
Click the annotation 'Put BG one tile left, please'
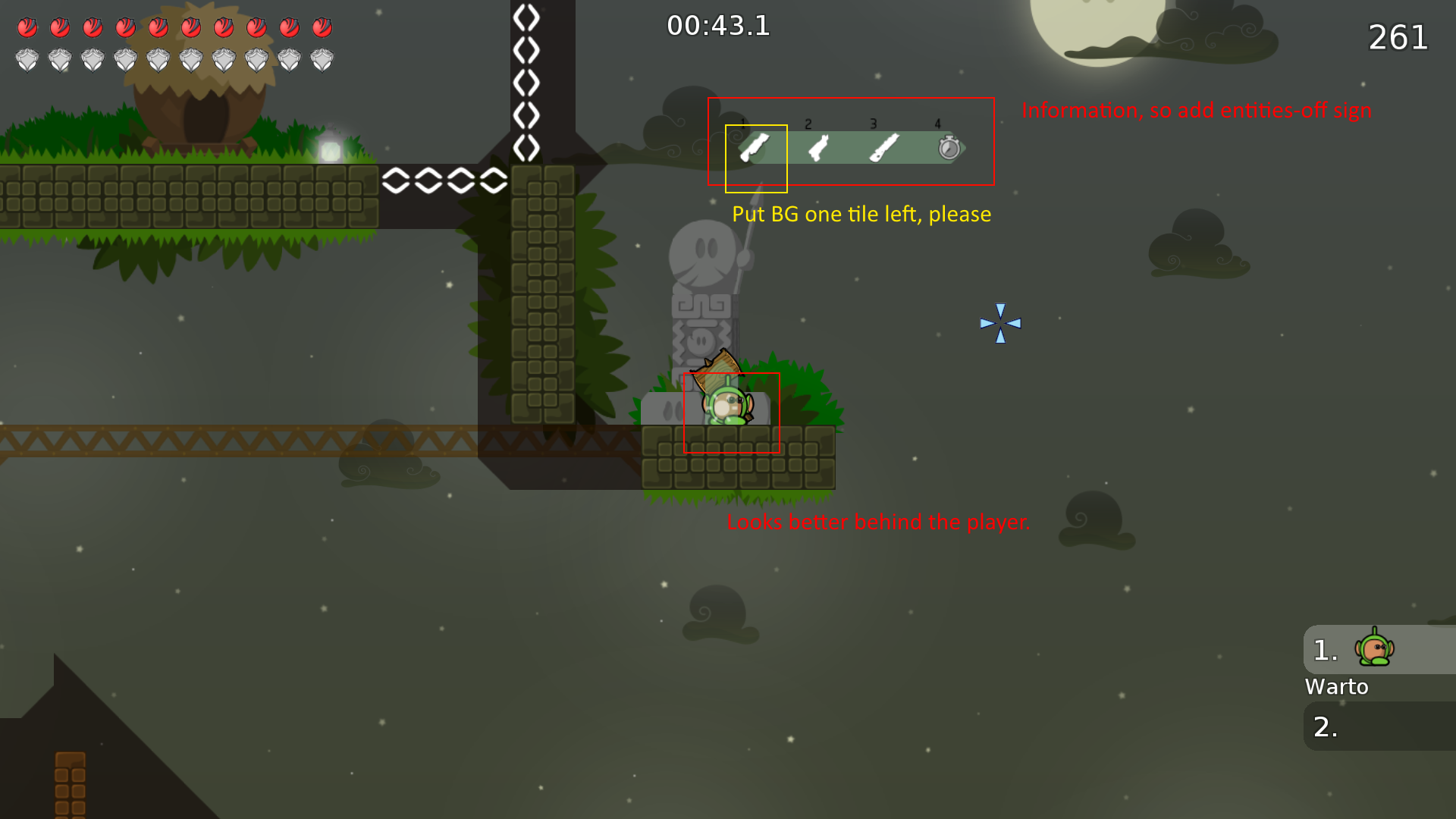pyautogui.click(x=861, y=215)
